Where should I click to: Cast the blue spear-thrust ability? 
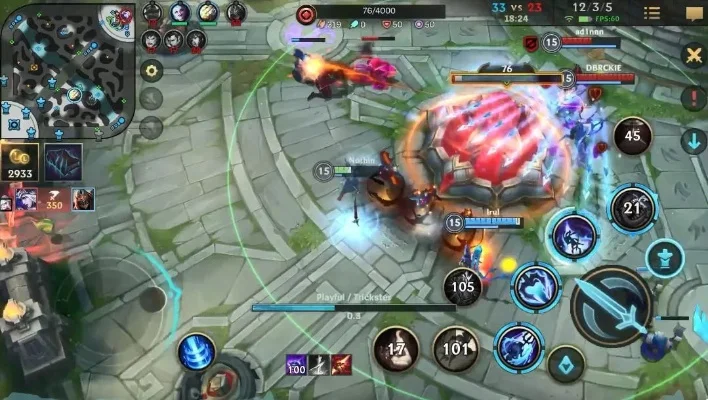518,346
